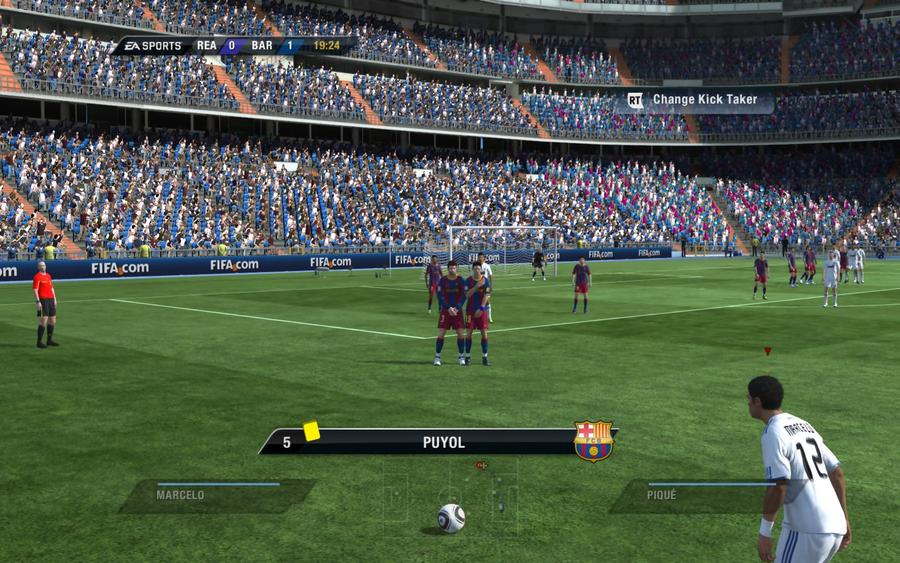Click the pitch radar minimap

[451, 495]
